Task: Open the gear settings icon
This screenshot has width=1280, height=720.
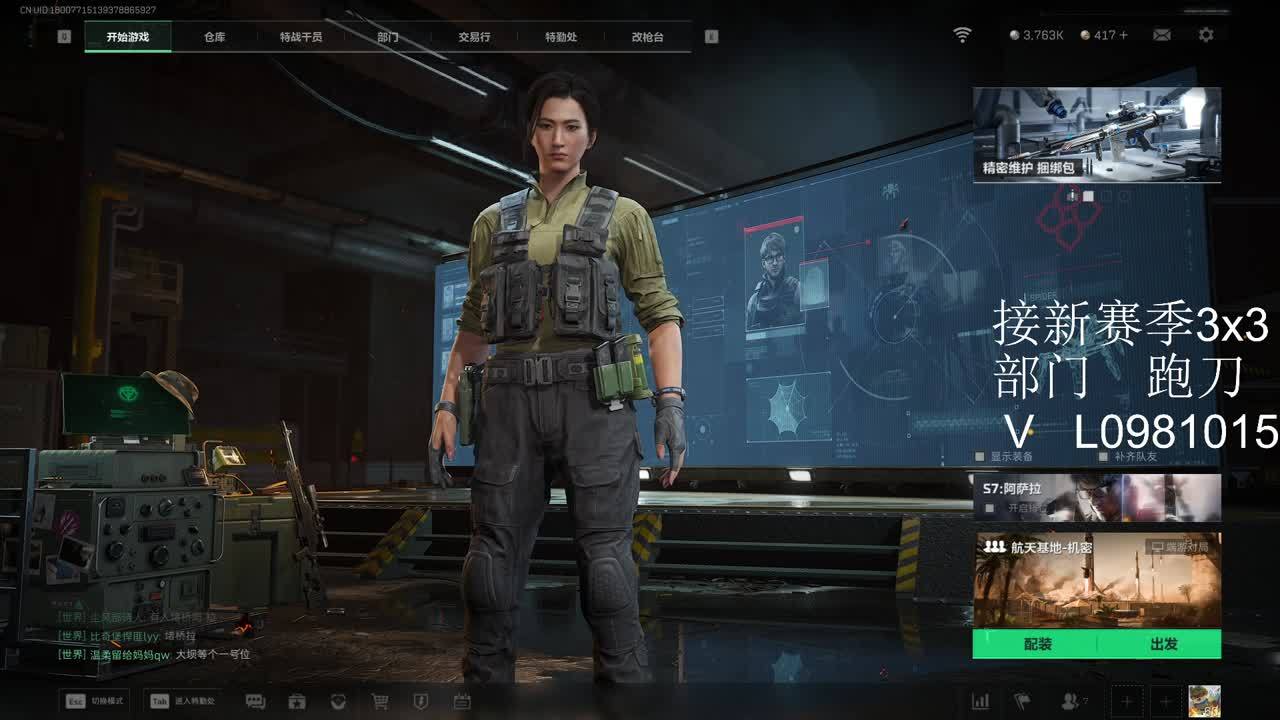Action: coord(1206,35)
